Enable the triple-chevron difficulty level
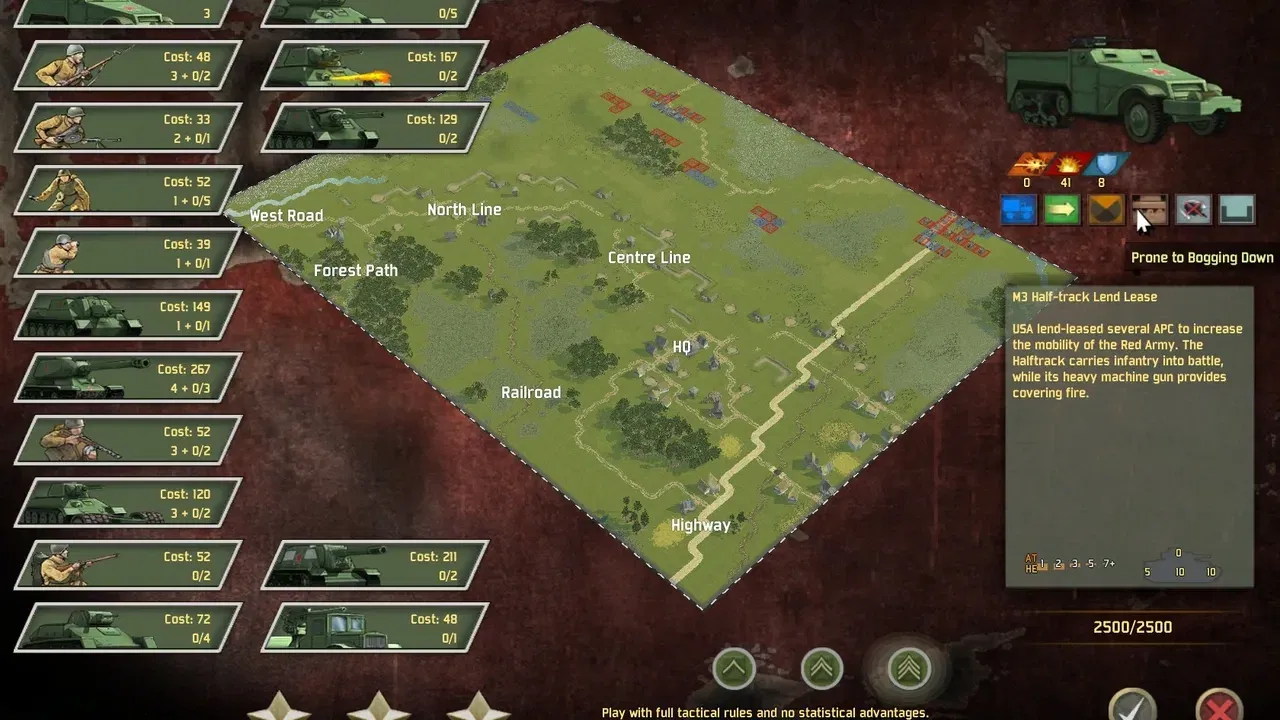The width and height of the screenshot is (1280, 720). (x=907, y=668)
